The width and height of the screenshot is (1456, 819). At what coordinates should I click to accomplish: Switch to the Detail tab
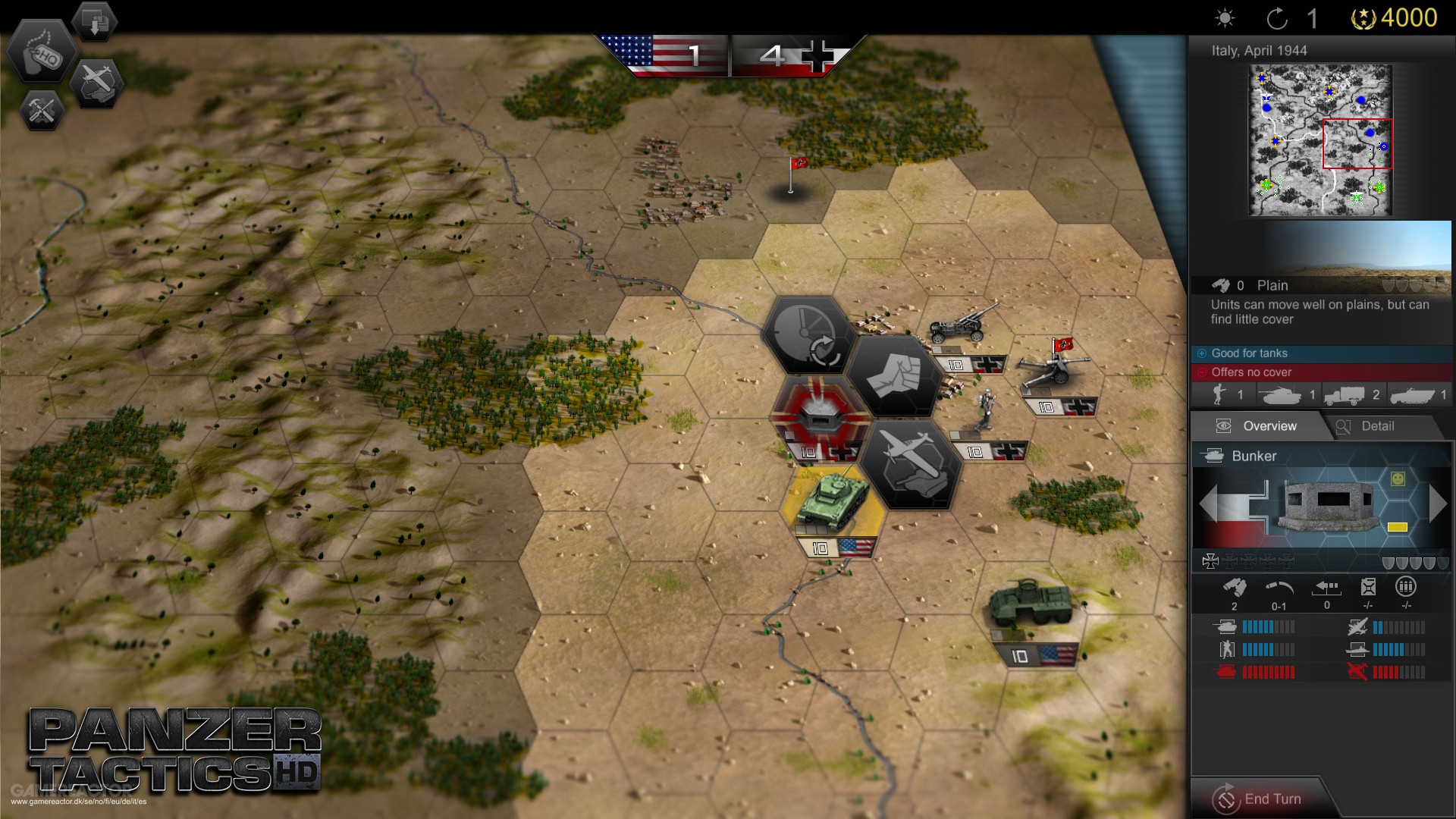[x=1379, y=426]
